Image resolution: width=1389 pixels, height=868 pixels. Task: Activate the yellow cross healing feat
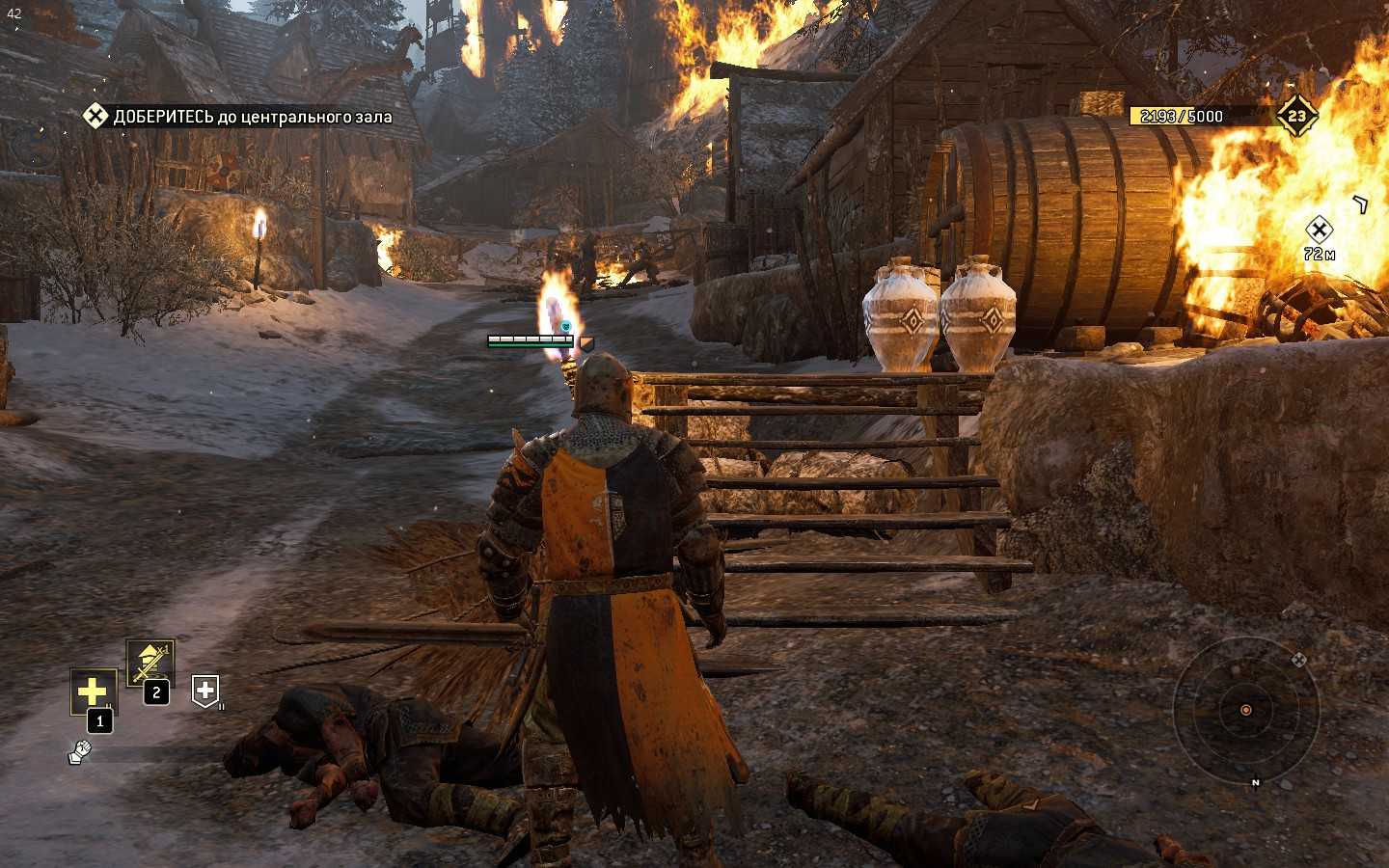tap(93, 692)
